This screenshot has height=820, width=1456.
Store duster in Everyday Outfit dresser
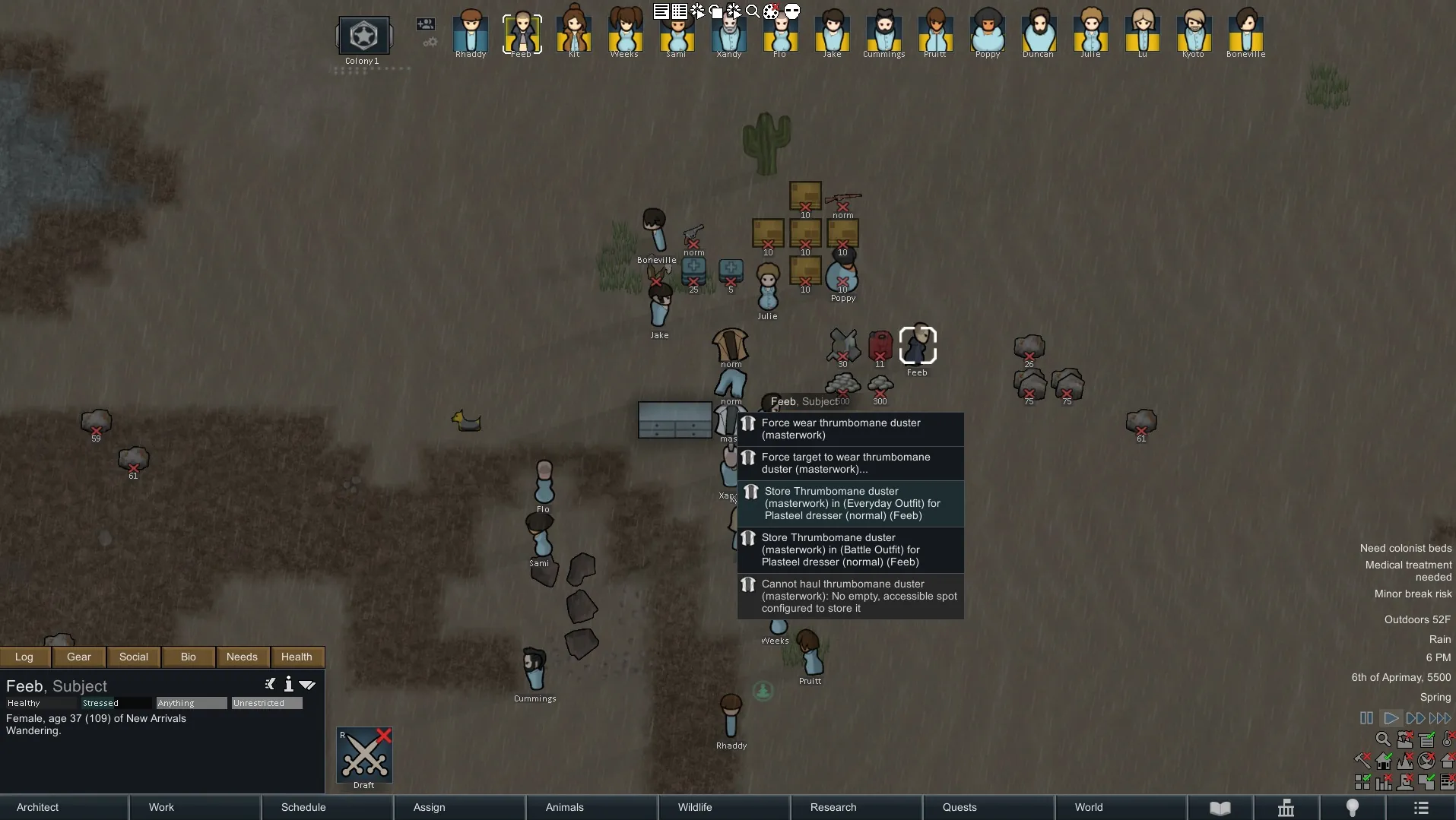(x=850, y=504)
